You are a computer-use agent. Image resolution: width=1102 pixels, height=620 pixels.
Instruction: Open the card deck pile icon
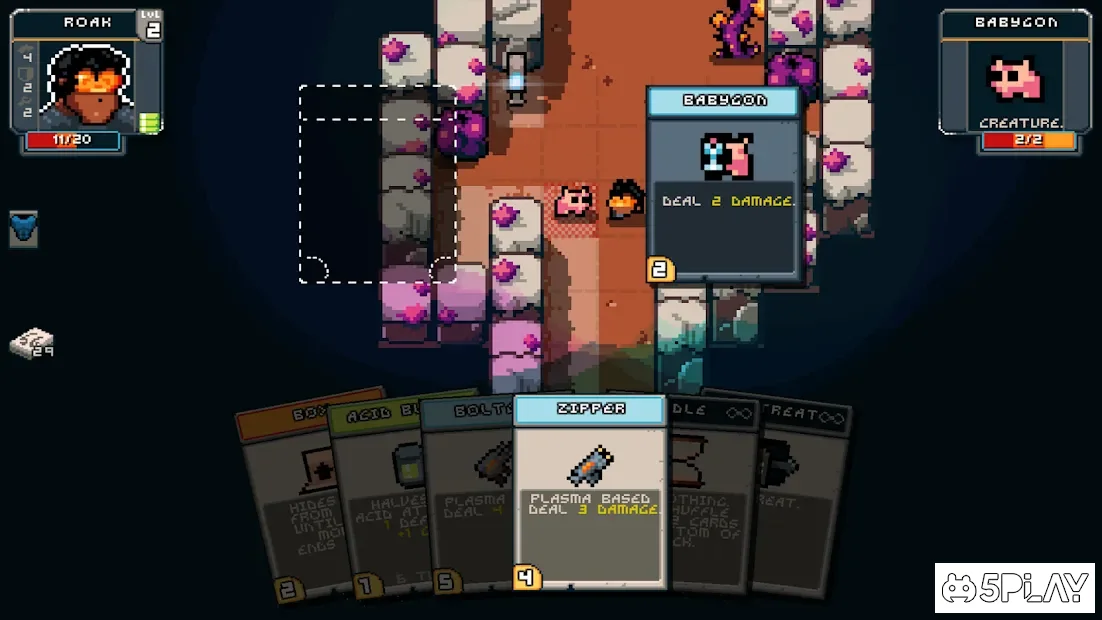[32, 344]
